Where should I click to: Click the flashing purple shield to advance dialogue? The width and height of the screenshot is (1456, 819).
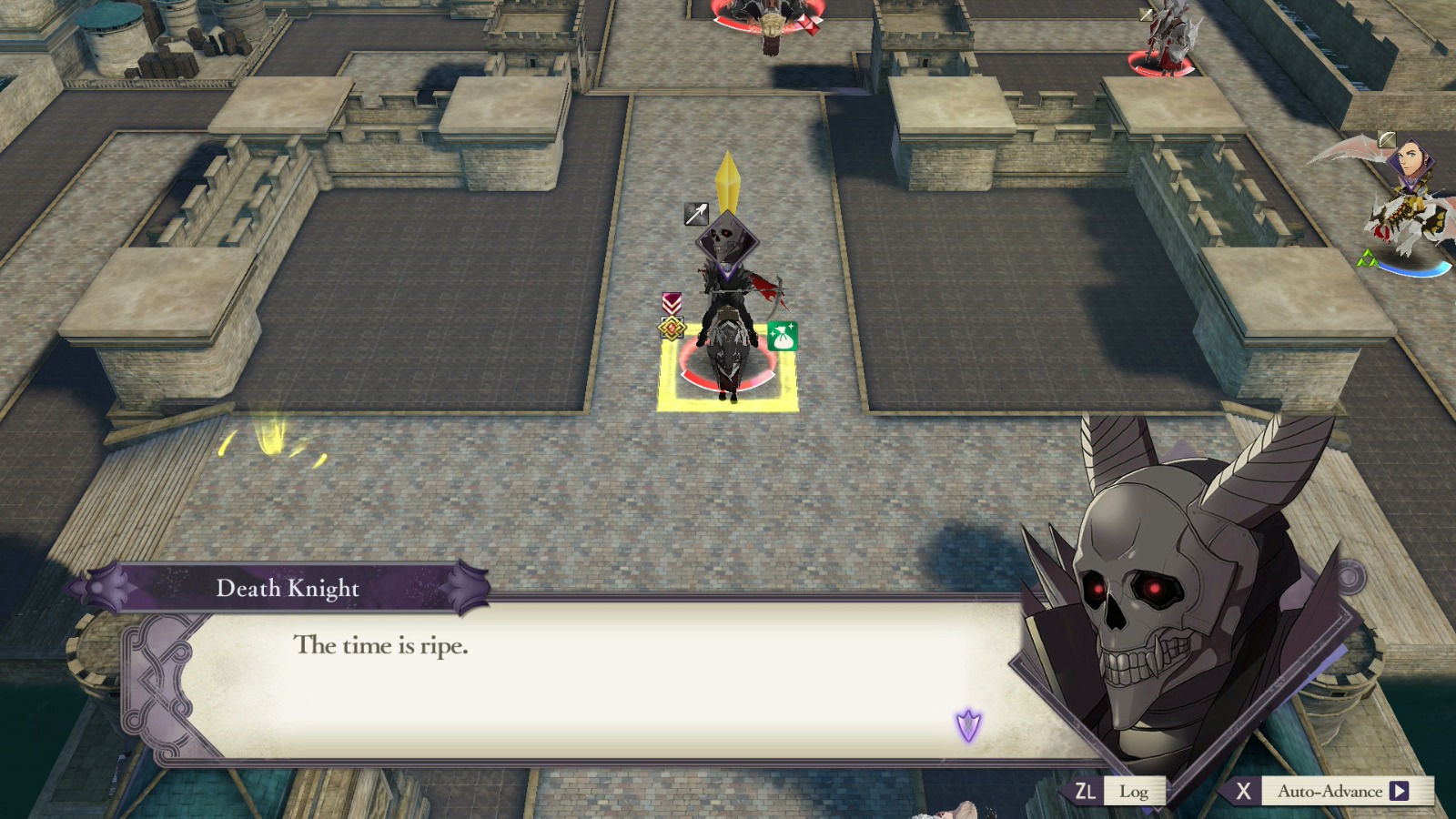[967, 727]
